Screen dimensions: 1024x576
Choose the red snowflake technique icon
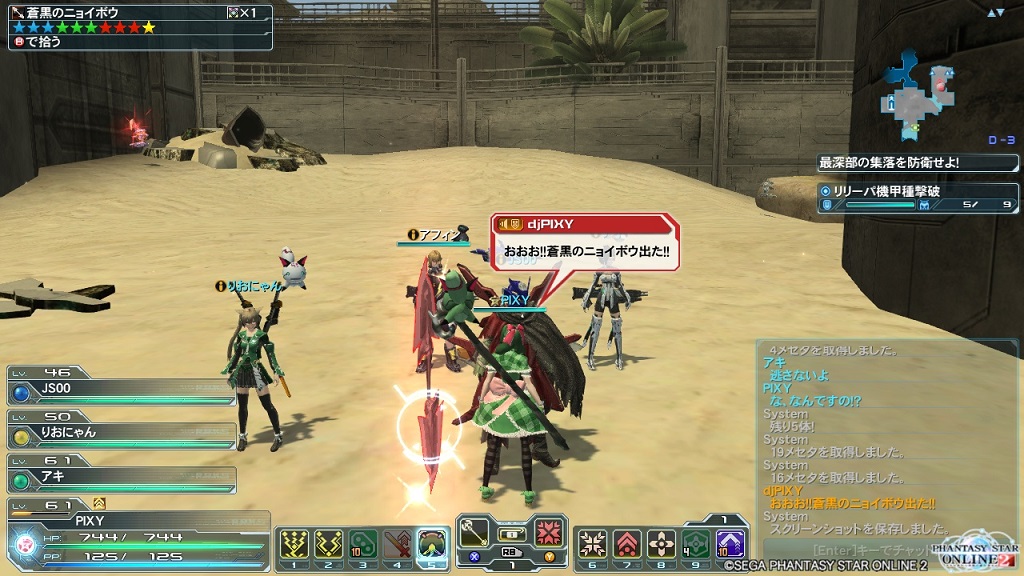[x=549, y=532]
